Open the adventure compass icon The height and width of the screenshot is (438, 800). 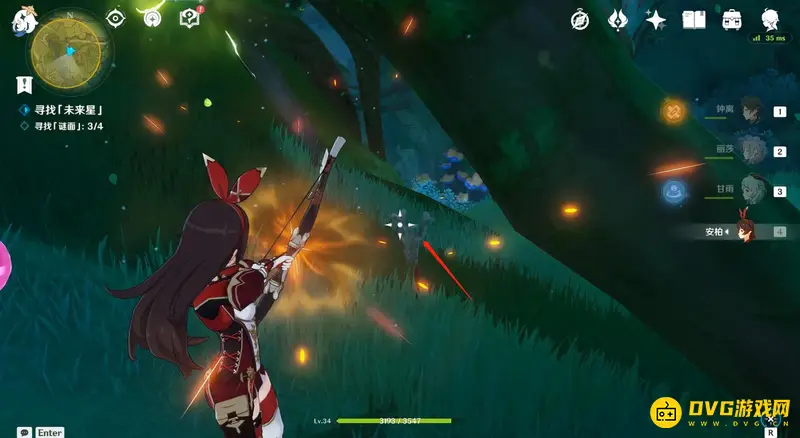(x=580, y=19)
